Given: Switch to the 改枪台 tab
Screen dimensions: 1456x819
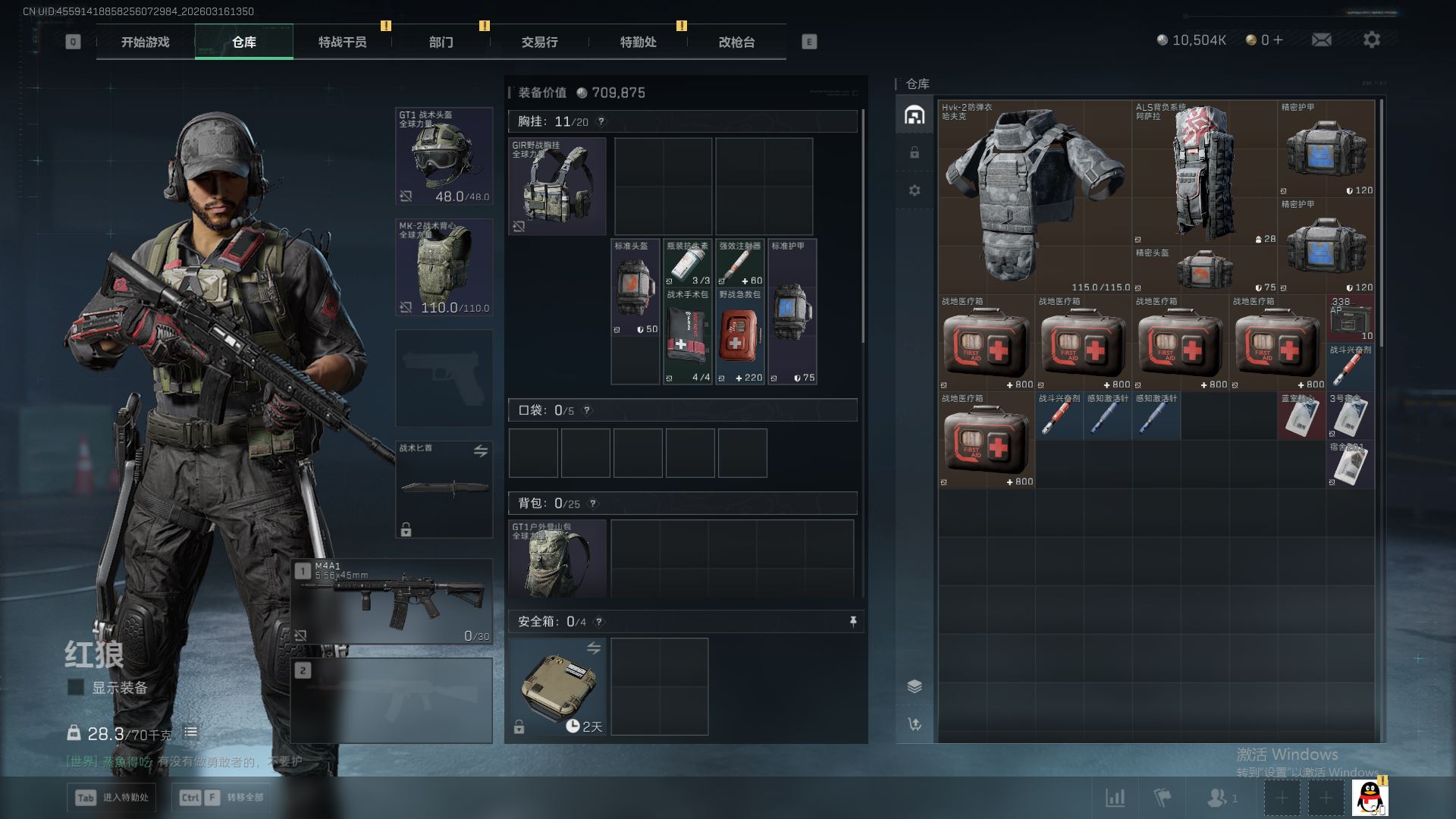Looking at the screenshot, I should 736,42.
